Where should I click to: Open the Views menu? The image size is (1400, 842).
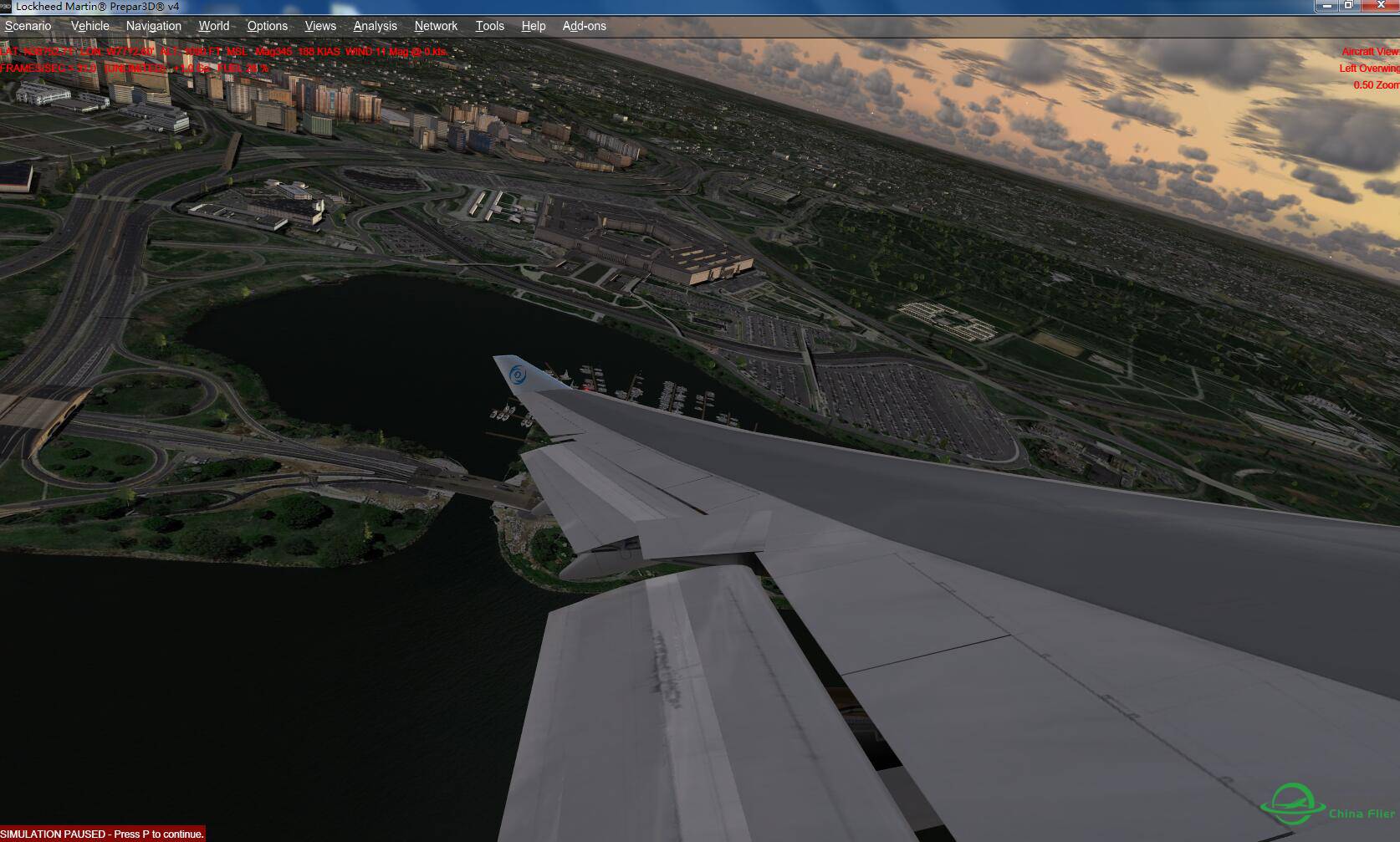pyautogui.click(x=319, y=26)
